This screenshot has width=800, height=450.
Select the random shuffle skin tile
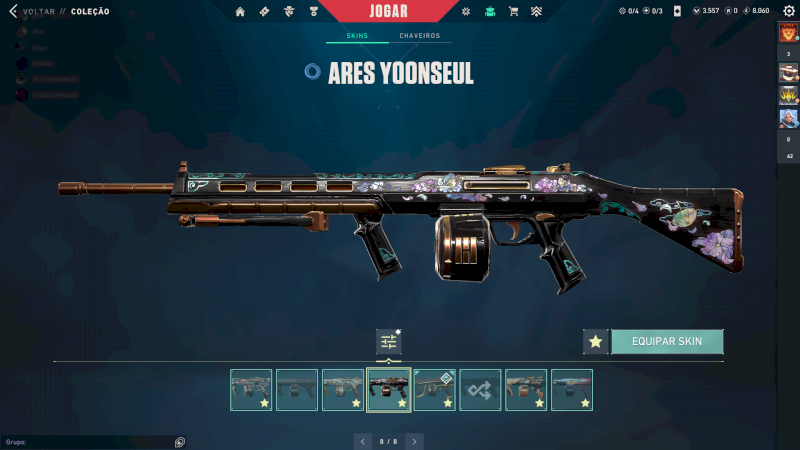coord(480,390)
